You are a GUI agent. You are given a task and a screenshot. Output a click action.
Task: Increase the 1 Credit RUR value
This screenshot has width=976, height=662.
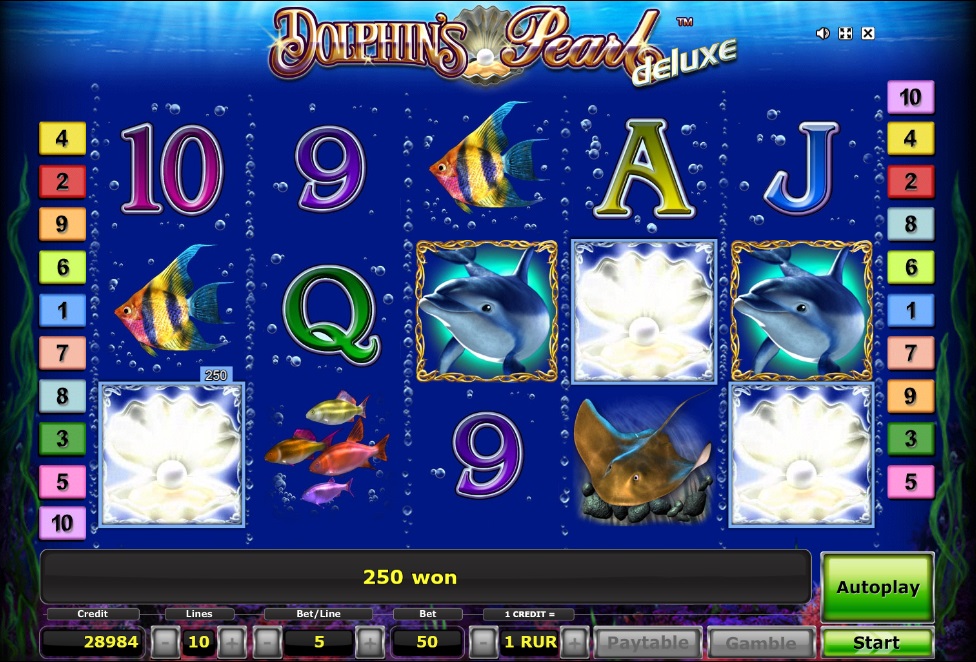pyautogui.click(x=574, y=642)
